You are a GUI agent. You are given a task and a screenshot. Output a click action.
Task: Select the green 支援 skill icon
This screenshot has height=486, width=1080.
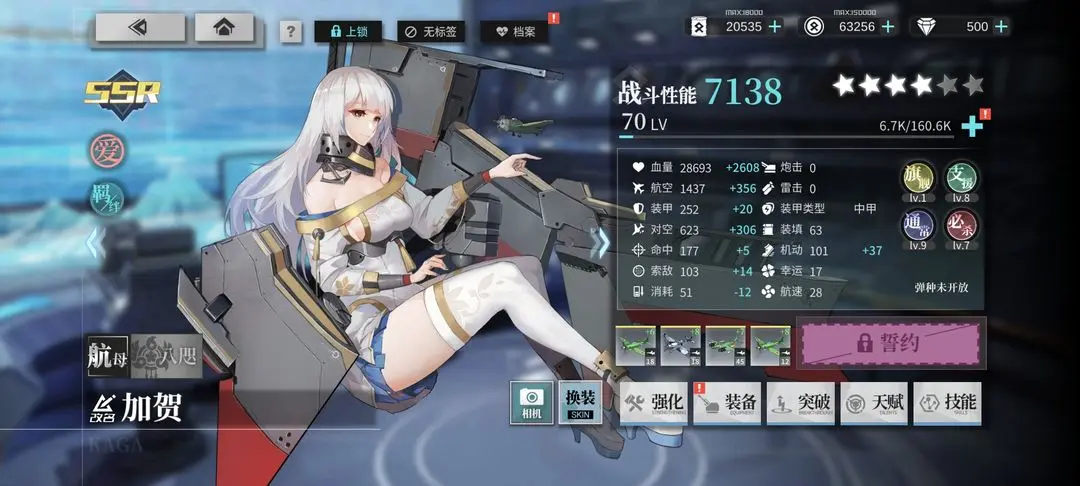click(962, 177)
